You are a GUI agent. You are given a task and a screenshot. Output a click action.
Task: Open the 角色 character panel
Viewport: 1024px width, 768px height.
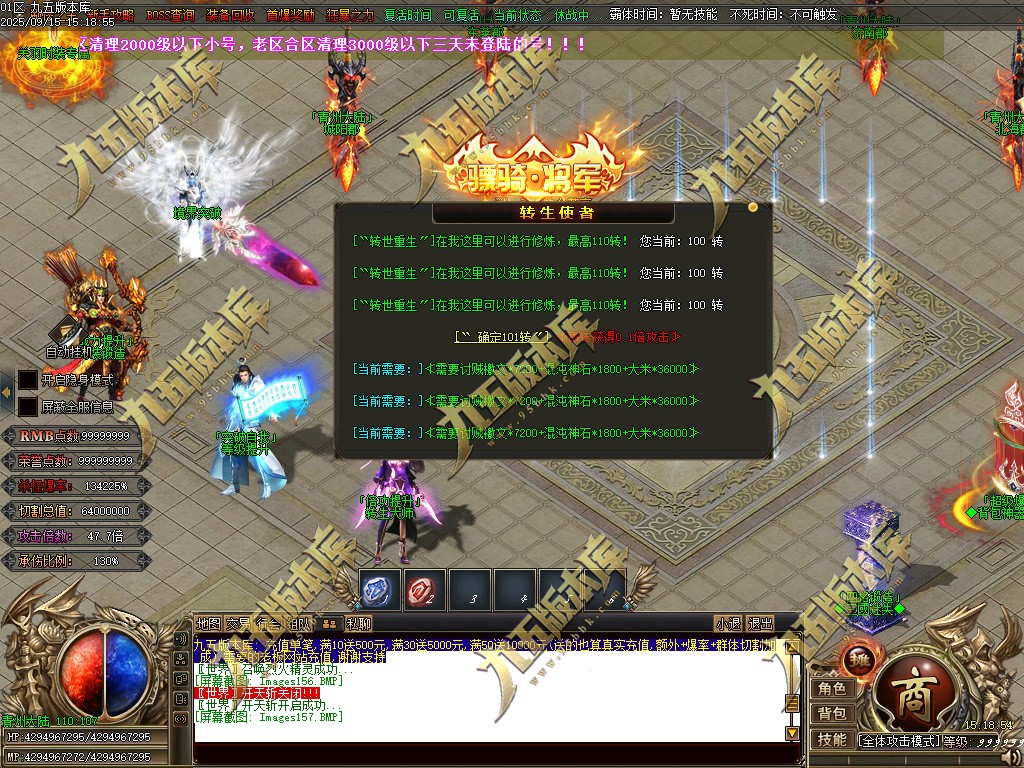(x=832, y=688)
